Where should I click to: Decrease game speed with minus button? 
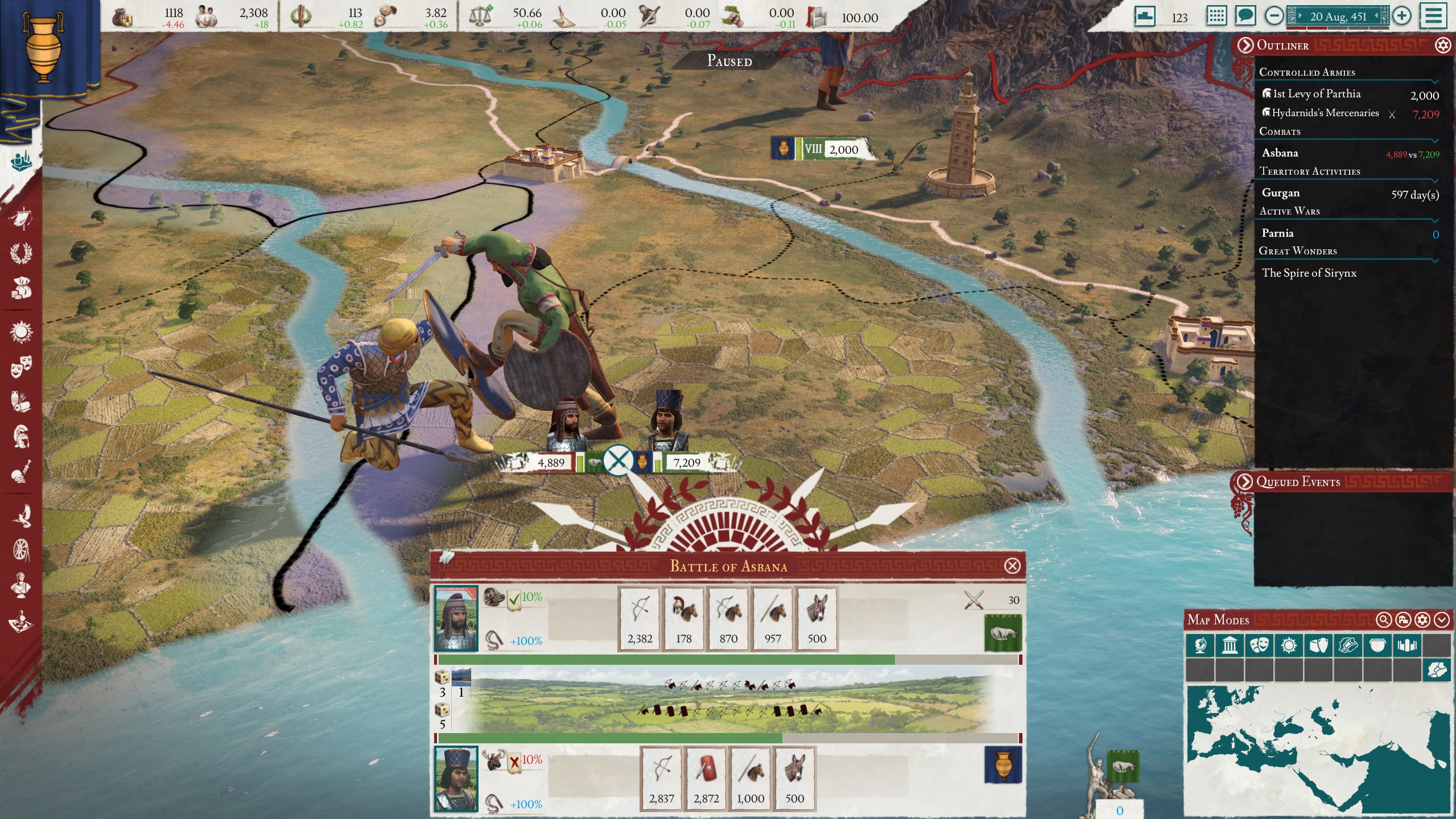tap(1273, 17)
